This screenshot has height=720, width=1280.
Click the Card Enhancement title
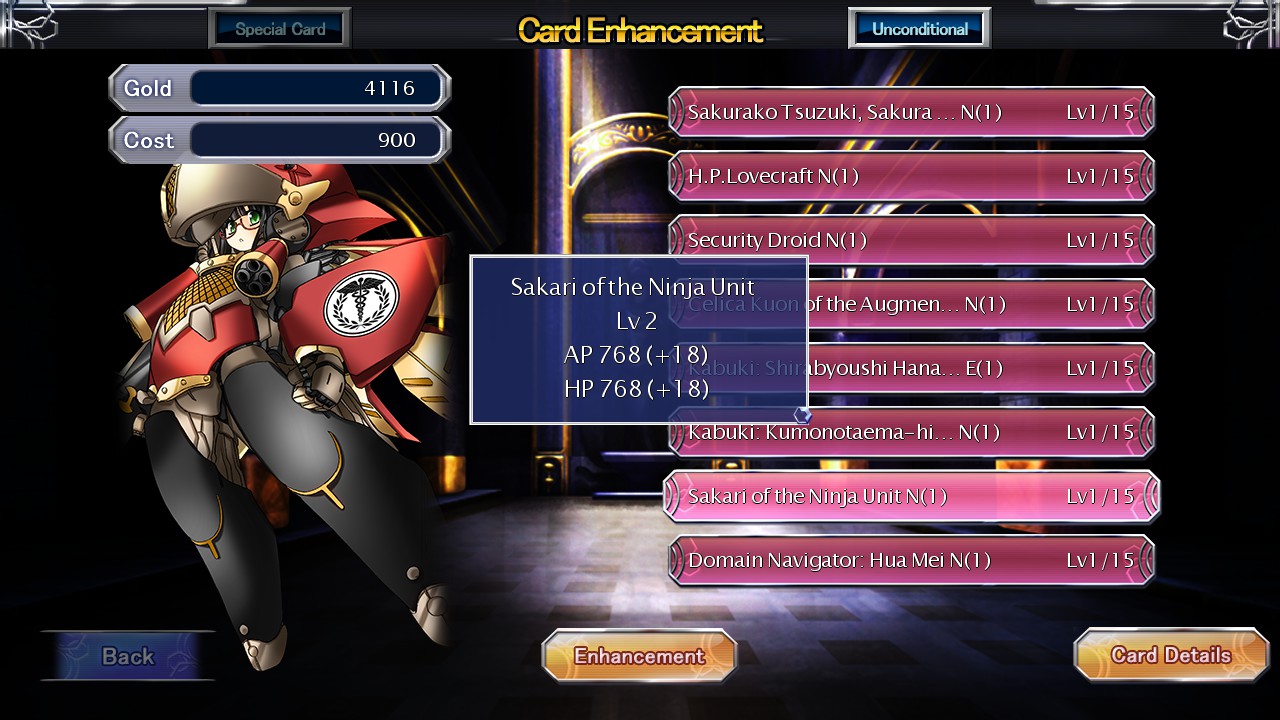pyautogui.click(x=638, y=30)
